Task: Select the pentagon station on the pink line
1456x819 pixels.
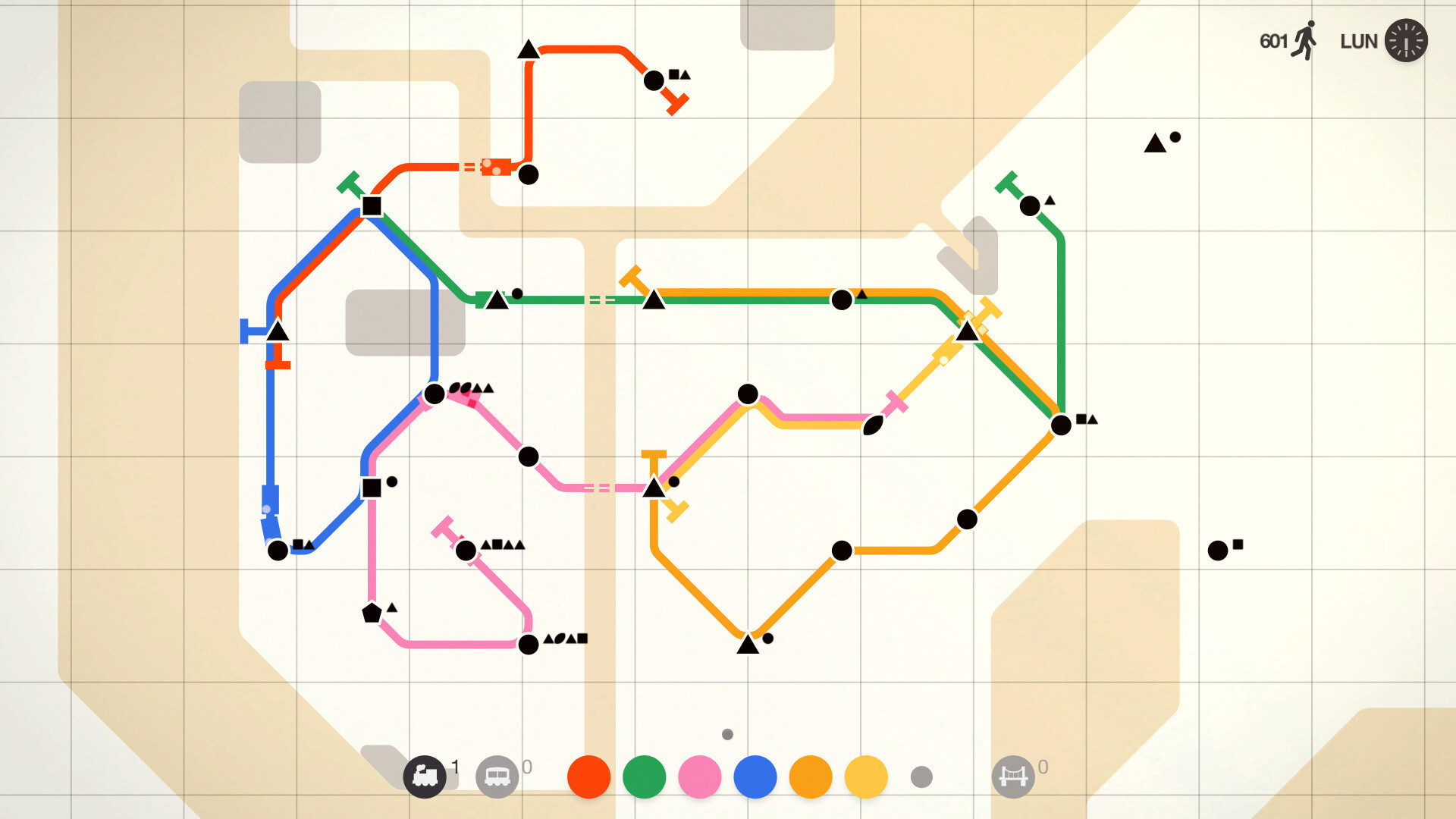Action: pyautogui.click(x=372, y=613)
